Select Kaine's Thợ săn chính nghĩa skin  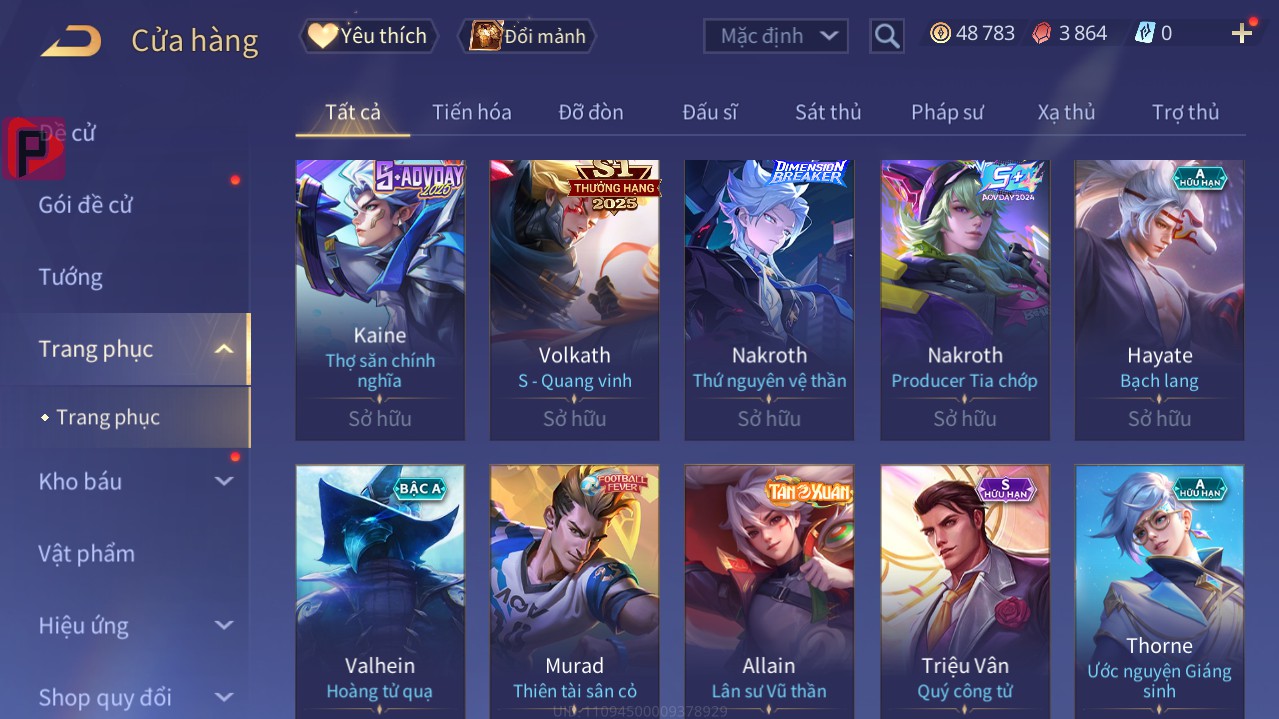380,299
